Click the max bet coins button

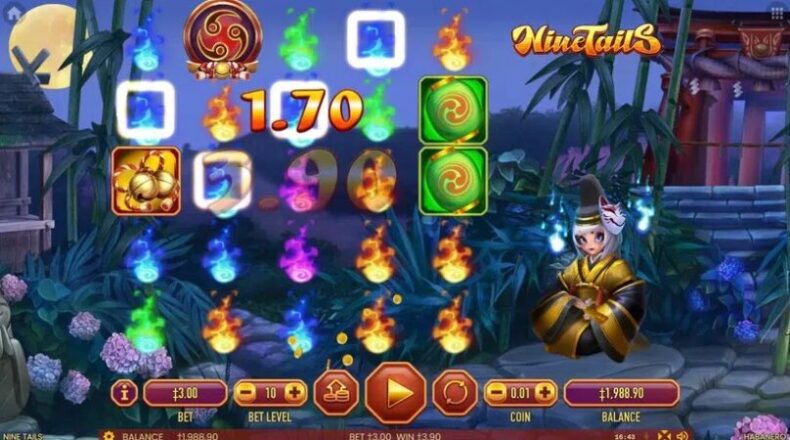[x=334, y=392]
